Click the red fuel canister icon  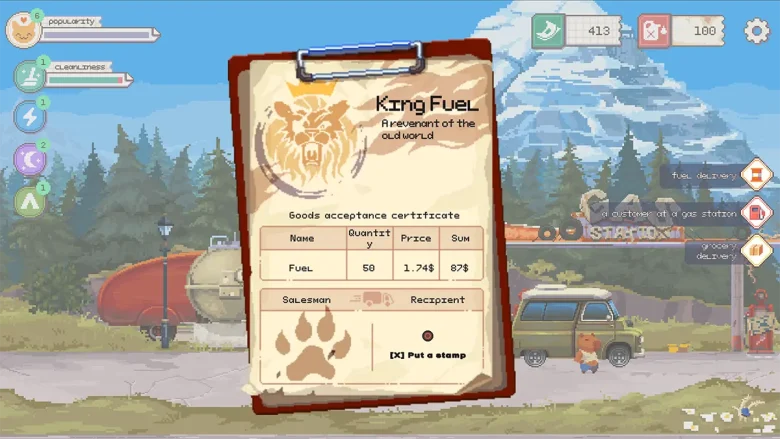point(654,30)
